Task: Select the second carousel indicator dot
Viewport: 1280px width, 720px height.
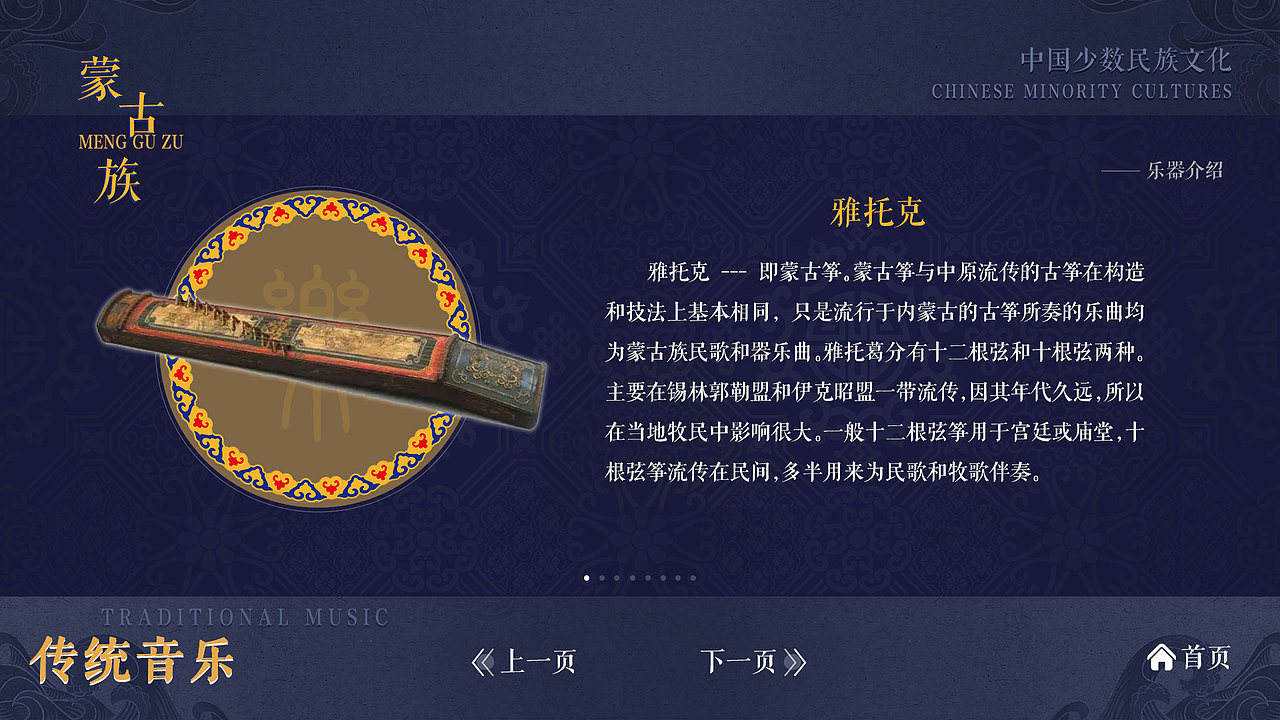Action: (602, 578)
